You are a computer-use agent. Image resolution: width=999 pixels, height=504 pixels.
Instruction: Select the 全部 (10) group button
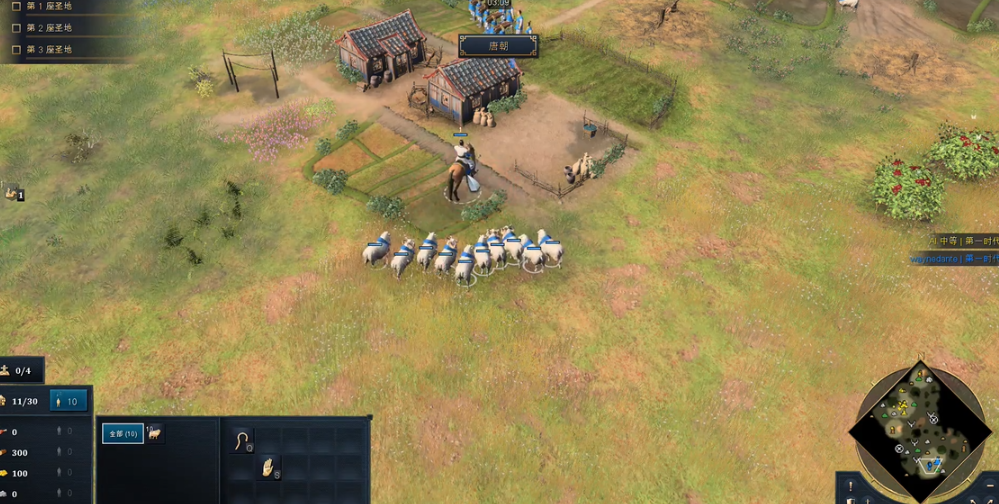[123, 434]
